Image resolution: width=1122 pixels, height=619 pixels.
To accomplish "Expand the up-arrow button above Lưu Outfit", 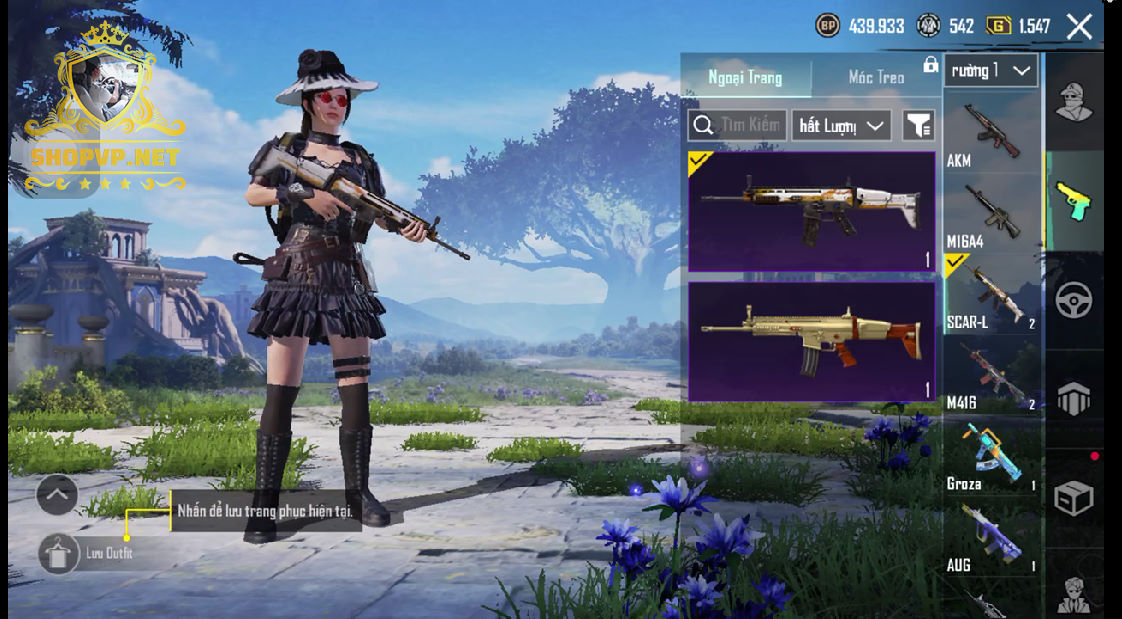I will [x=57, y=494].
